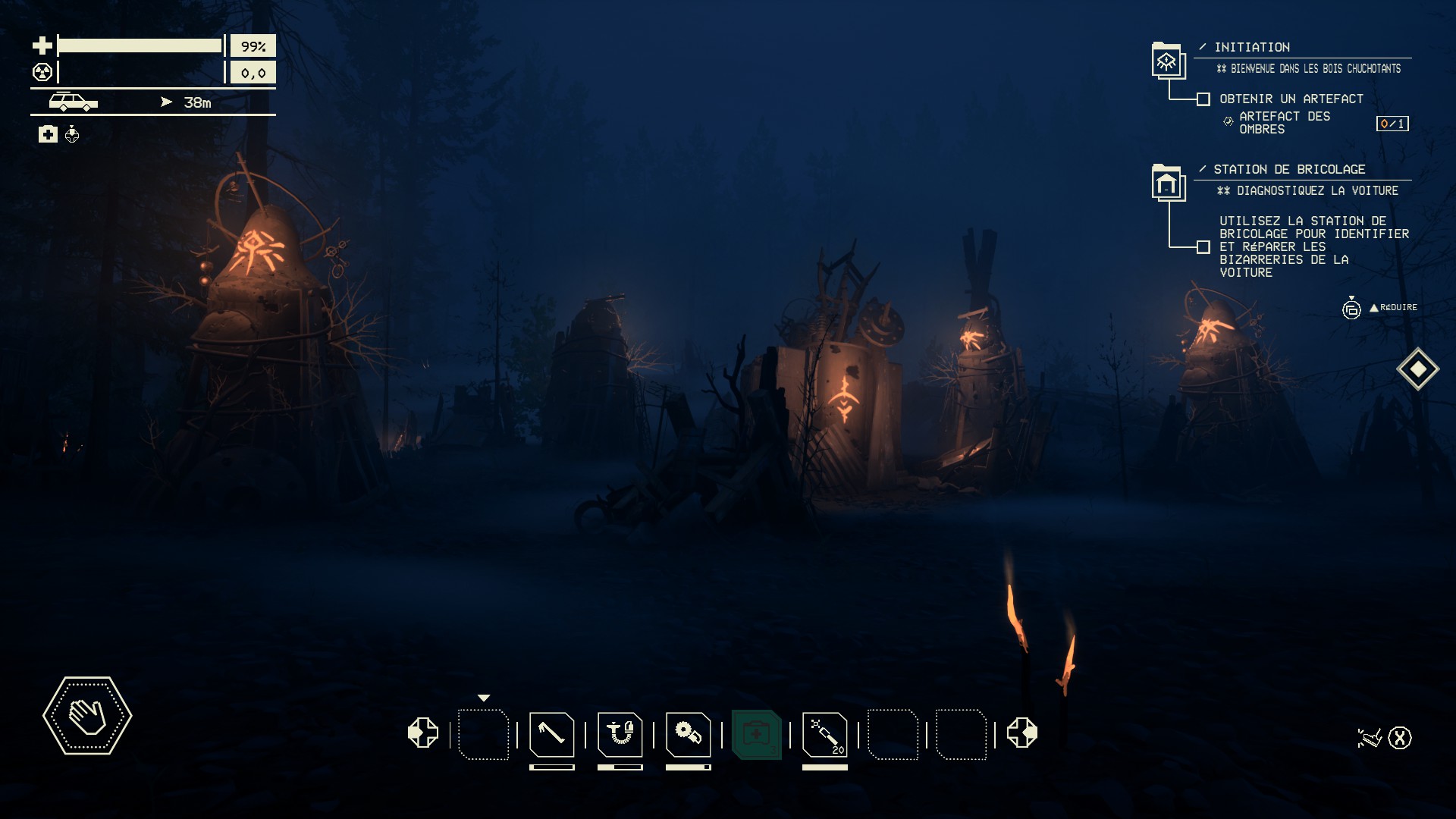The image size is (1456, 819).
Task: Click the car distance tracker icon
Action: 74,102
